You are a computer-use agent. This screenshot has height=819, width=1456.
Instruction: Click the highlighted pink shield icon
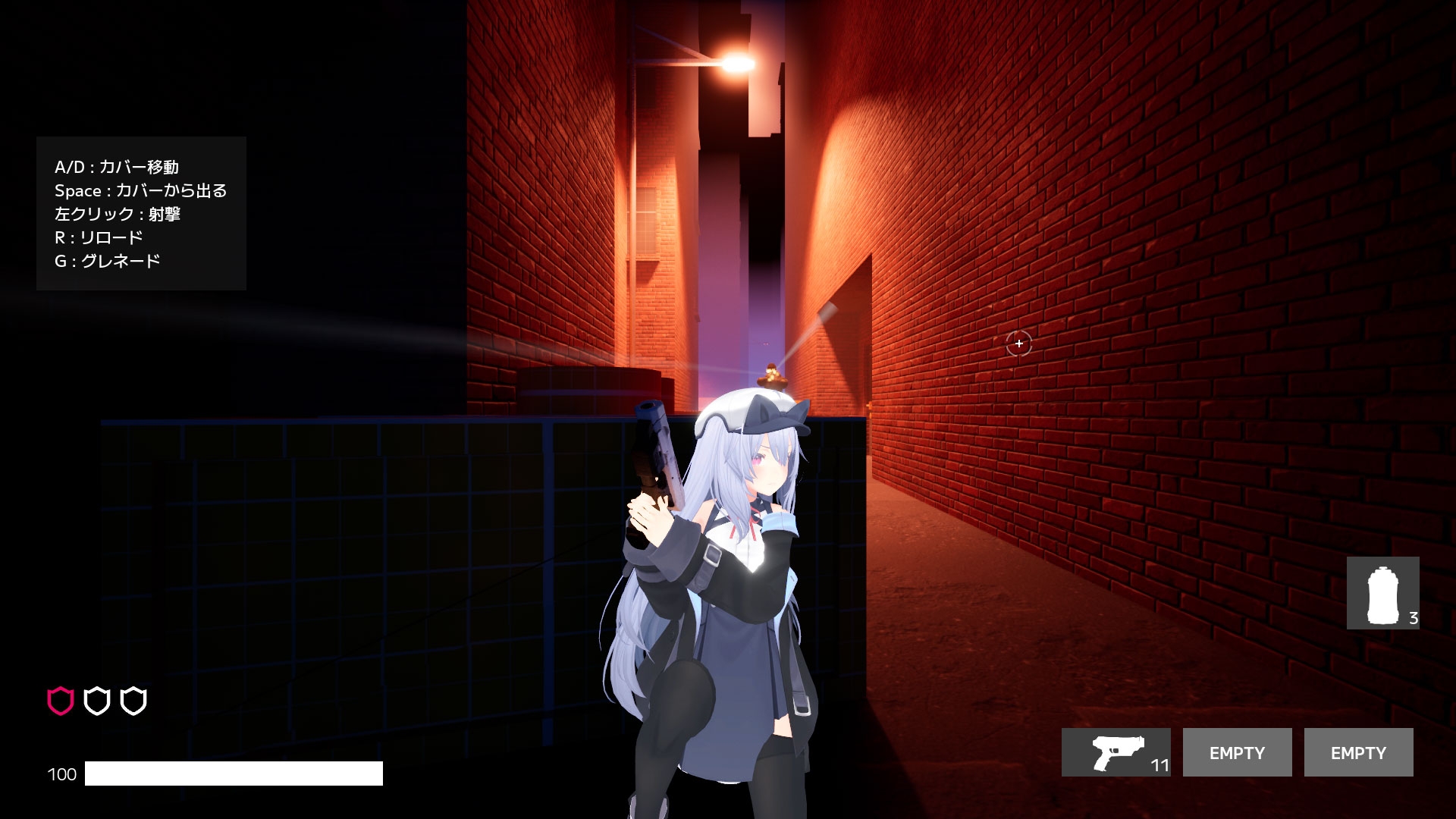pos(59,700)
